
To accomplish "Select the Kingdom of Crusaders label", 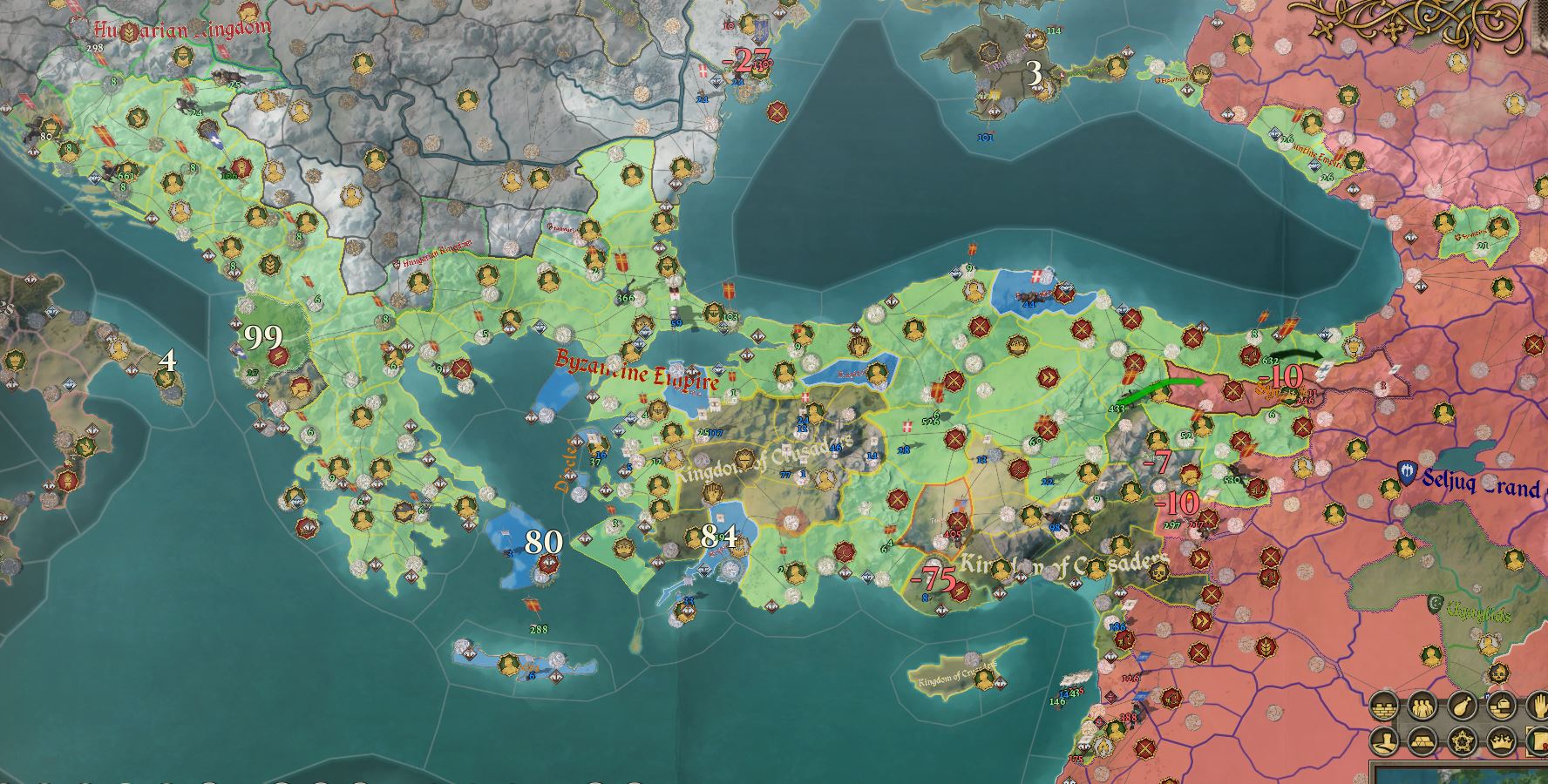I will (x=1067, y=564).
